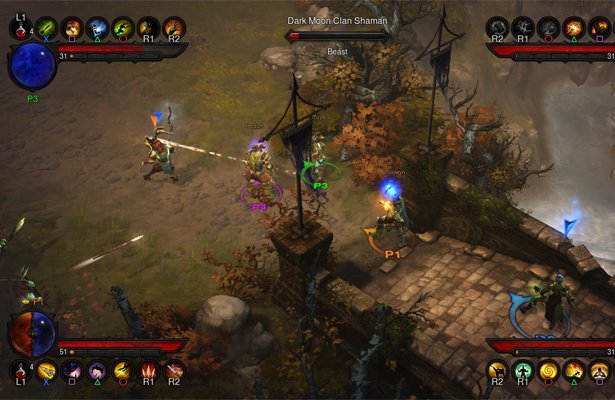
Task: Activate the green poison dart skill icon
Action: coord(47,28)
